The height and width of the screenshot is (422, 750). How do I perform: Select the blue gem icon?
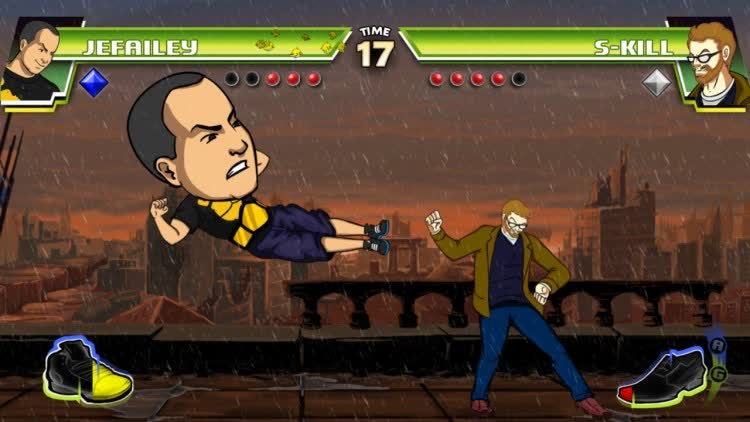(93, 82)
